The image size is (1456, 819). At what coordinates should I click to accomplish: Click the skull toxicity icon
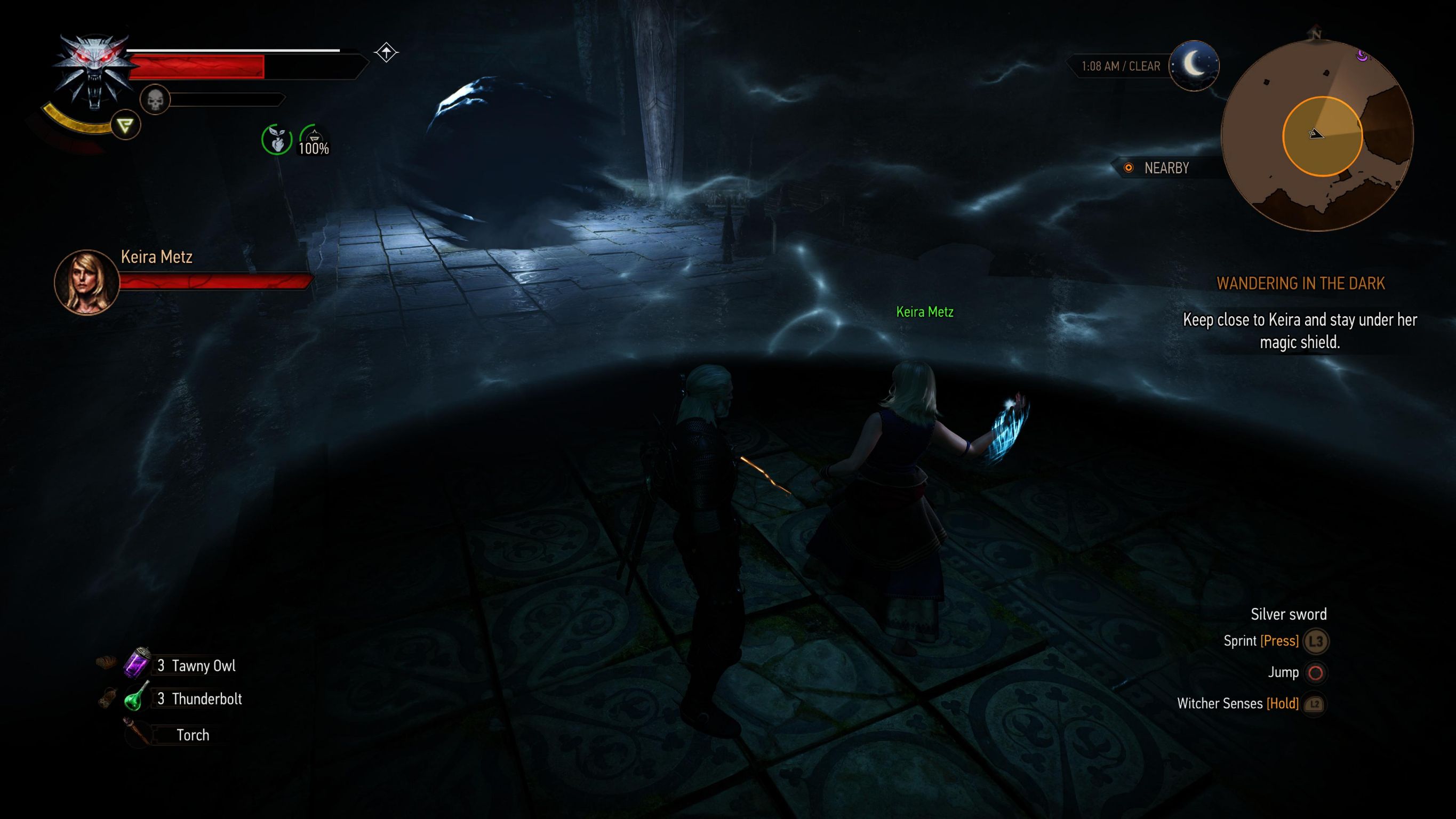pos(154,101)
